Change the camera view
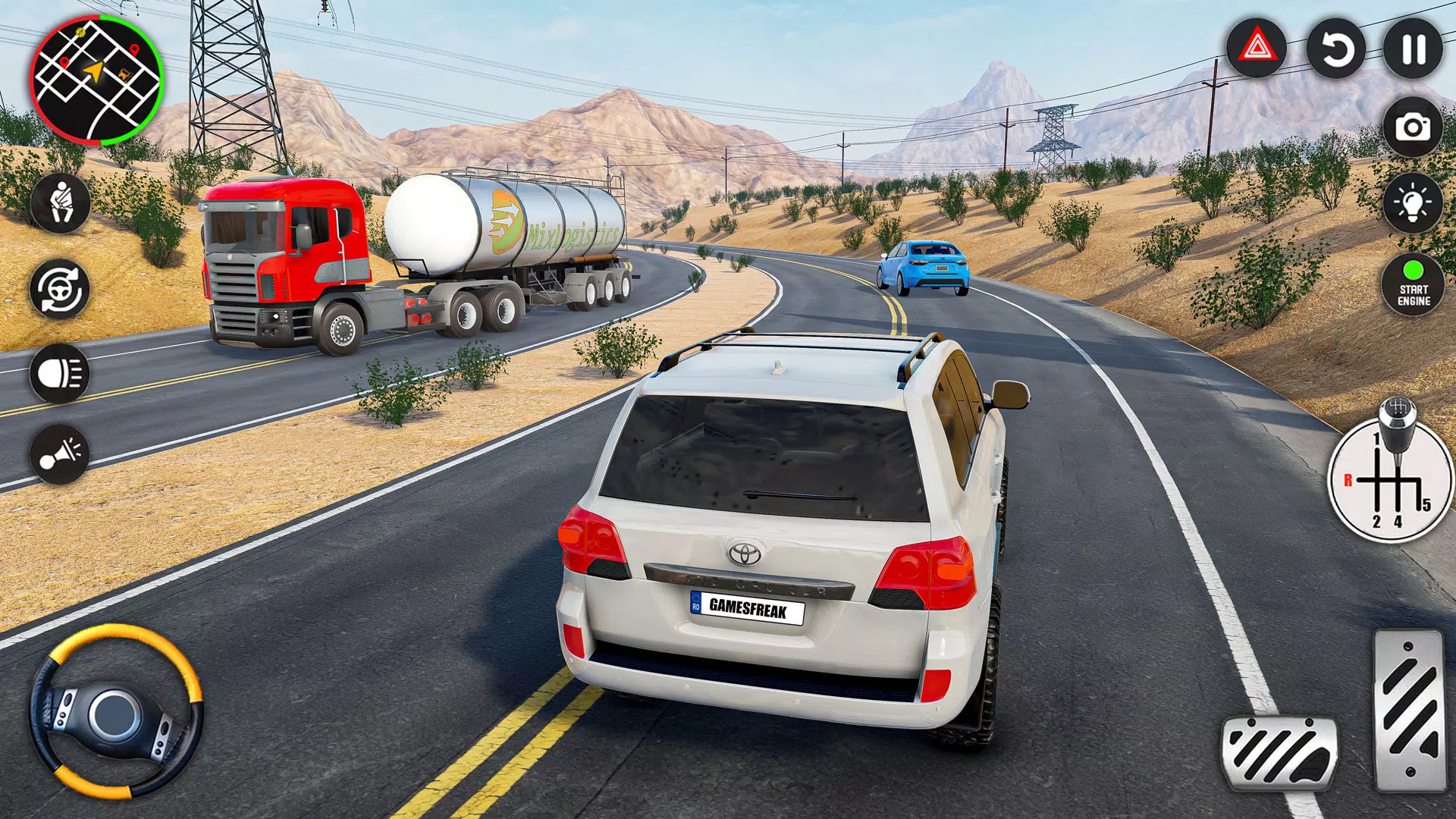Image resolution: width=1456 pixels, height=819 pixels. pos(1413,127)
